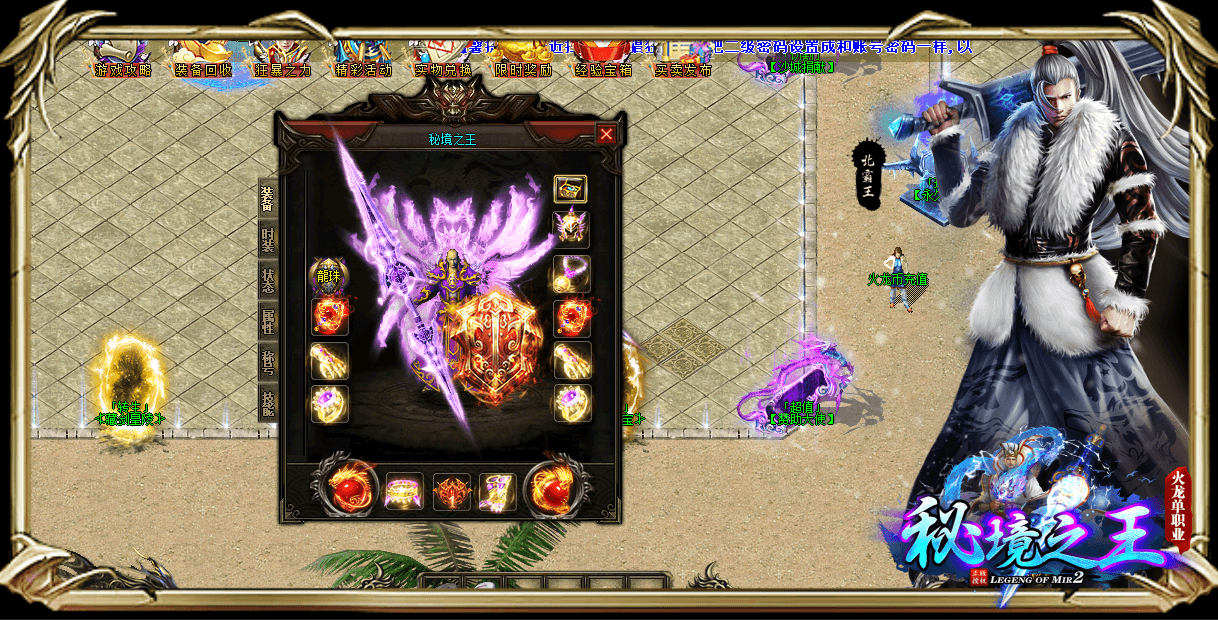Select the equipped helmet slot
Image resolution: width=1218 pixels, height=620 pixels.
point(571,229)
